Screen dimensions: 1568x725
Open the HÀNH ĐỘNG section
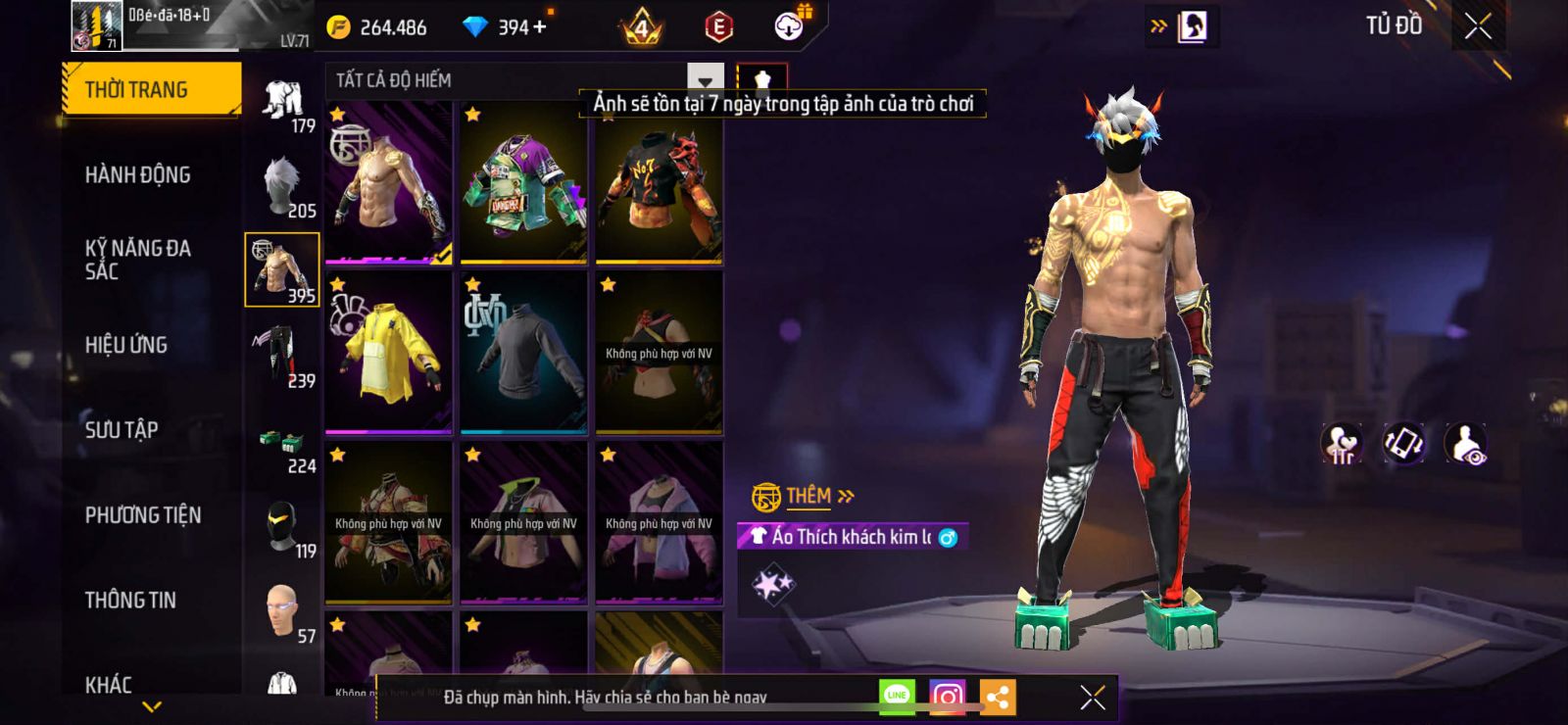[138, 175]
